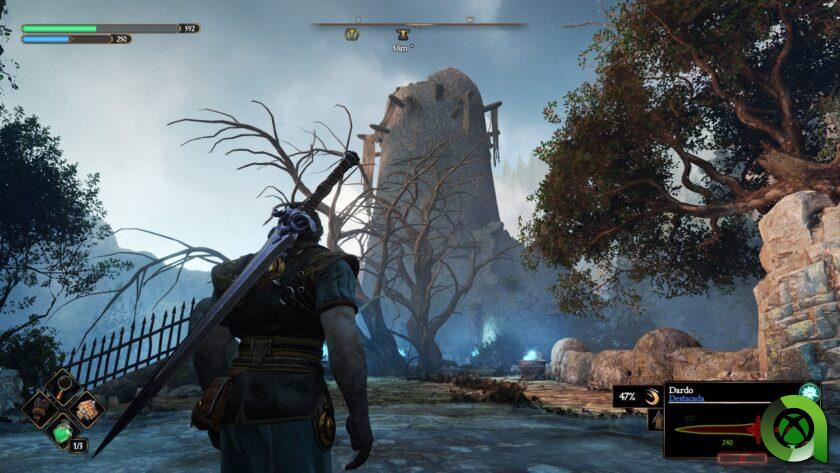This screenshot has width=840, height=473.
Task: Use the green potion quick slot
Action: pos(63,432)
